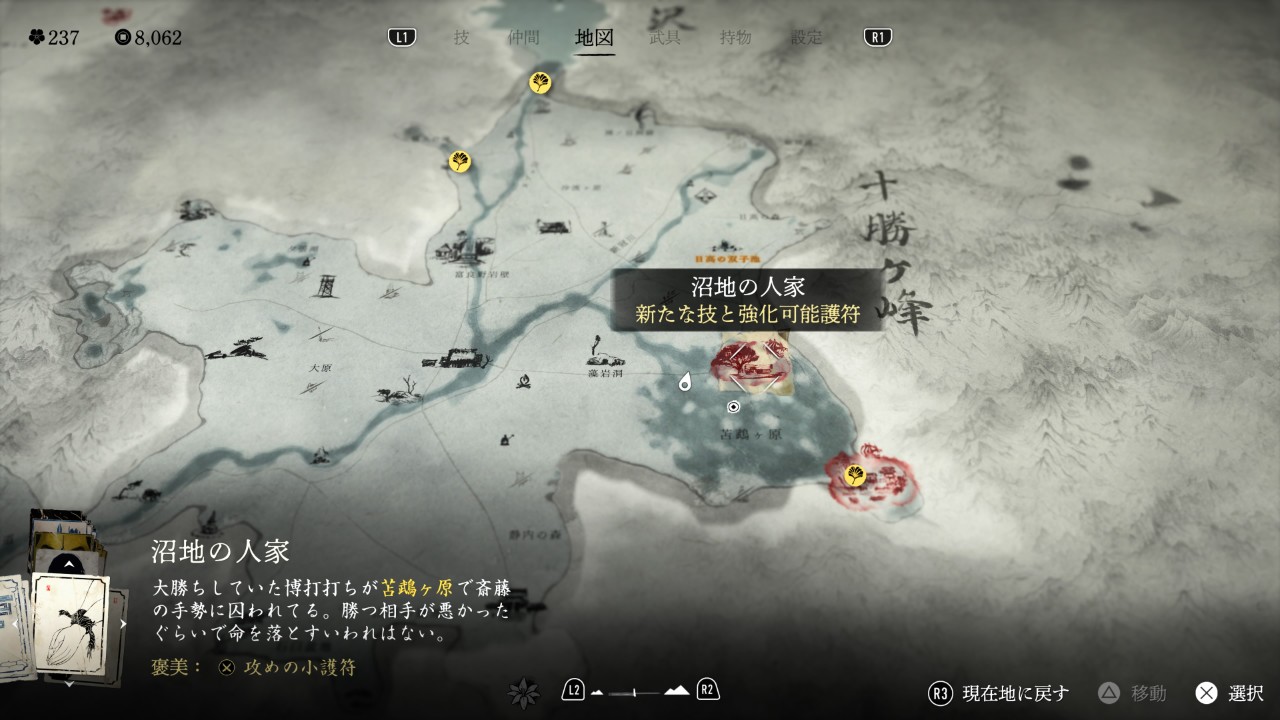This screenshot has height=720, width=1280.
Task: Click the player position ring marker
Action: pos(733,407)
